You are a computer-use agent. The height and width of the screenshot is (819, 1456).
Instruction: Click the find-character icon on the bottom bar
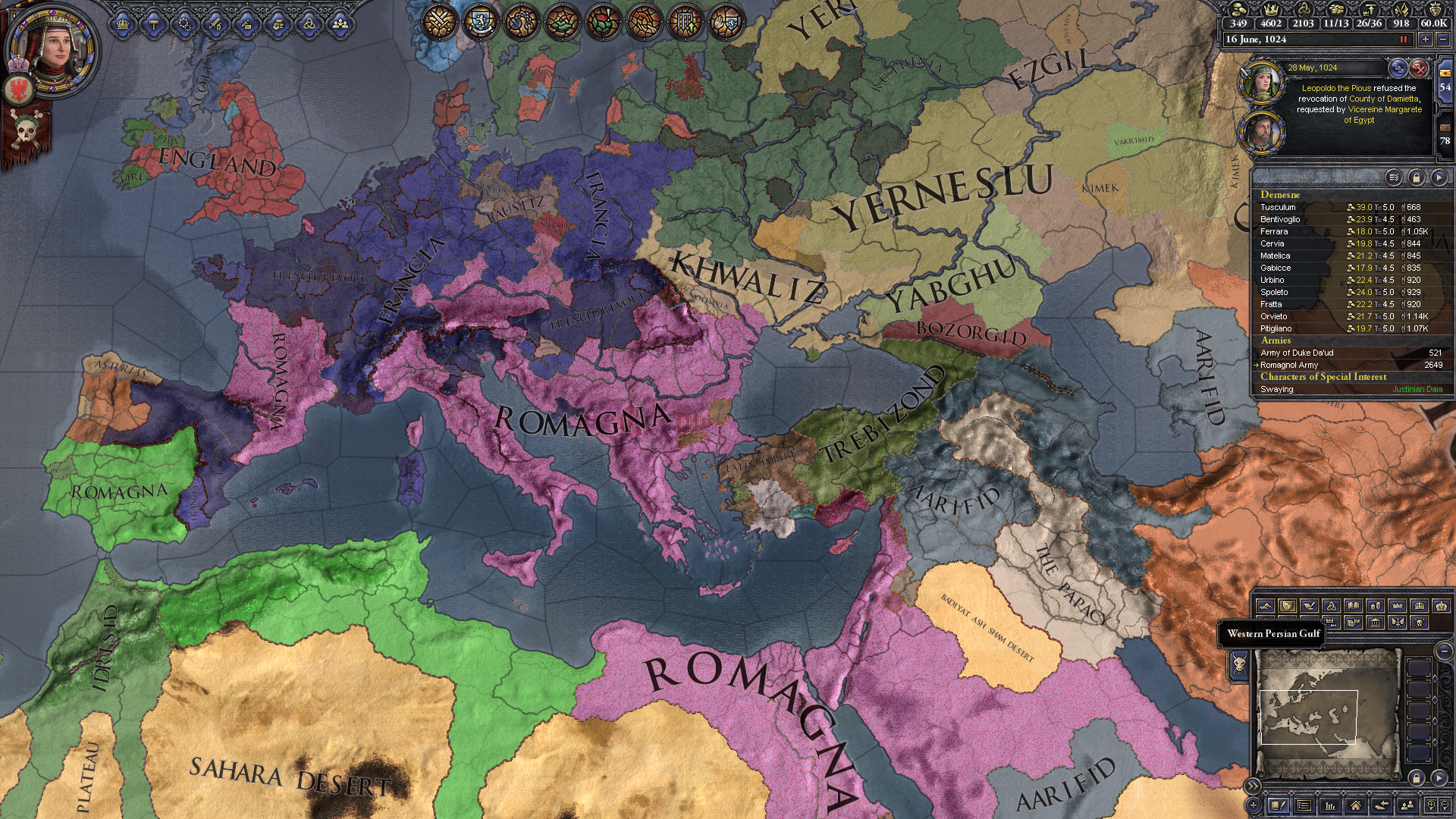tap(1407, 805)
